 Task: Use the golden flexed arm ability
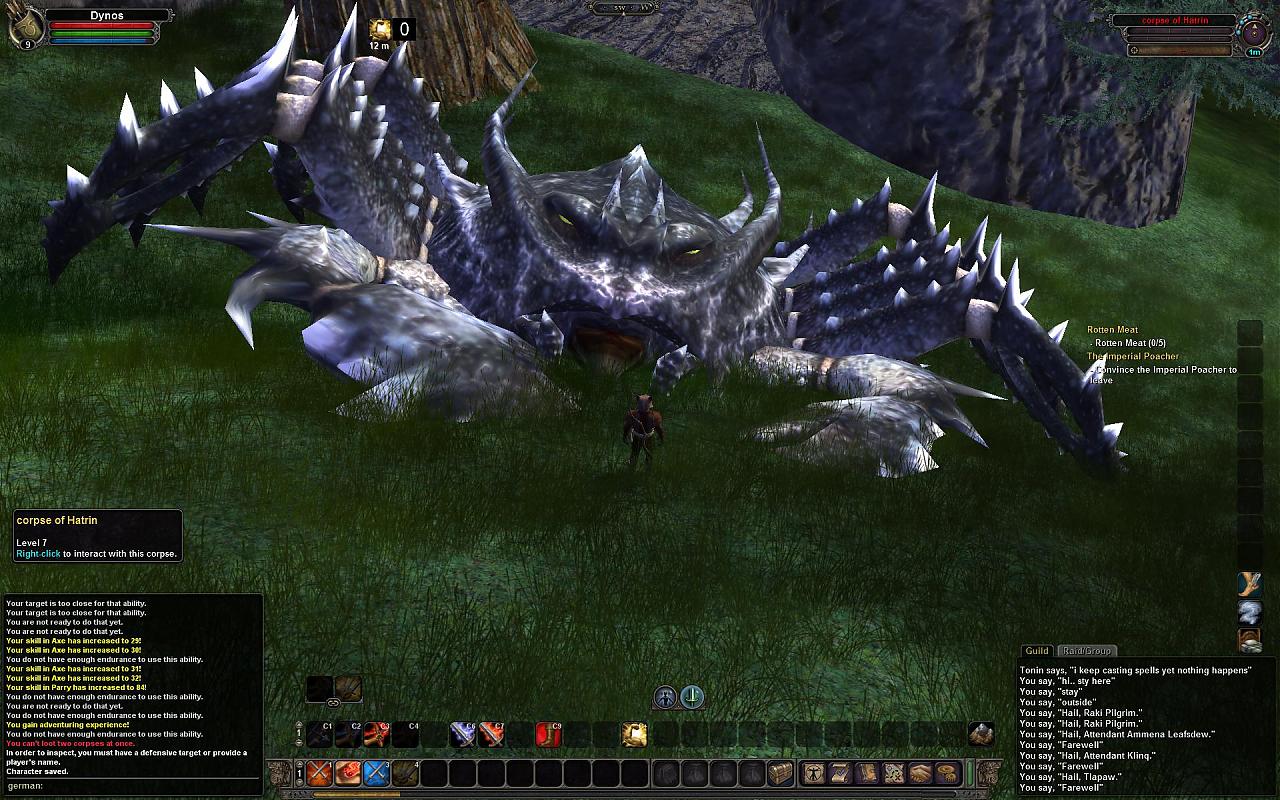634,735
